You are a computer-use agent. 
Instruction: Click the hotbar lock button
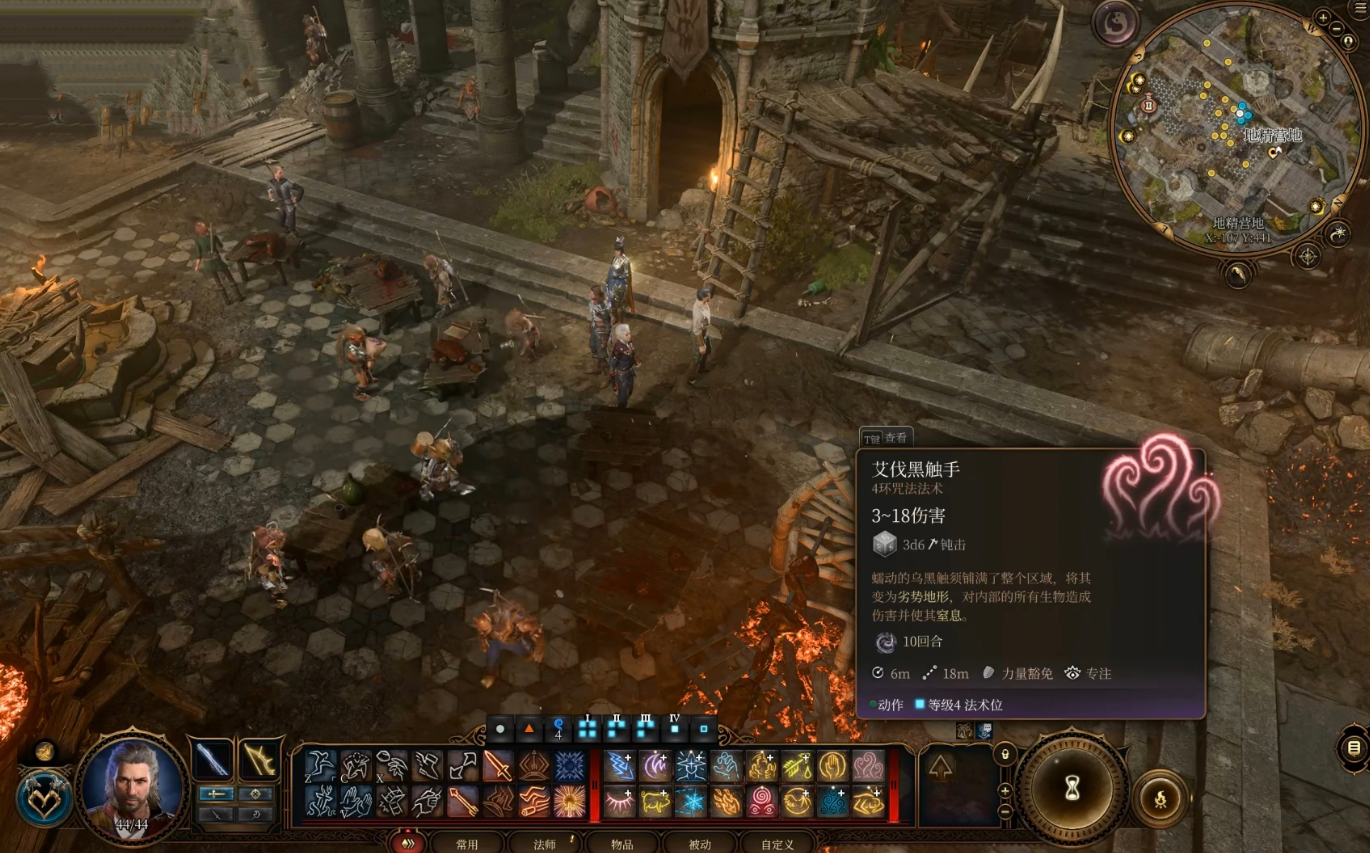[1006, 754]
